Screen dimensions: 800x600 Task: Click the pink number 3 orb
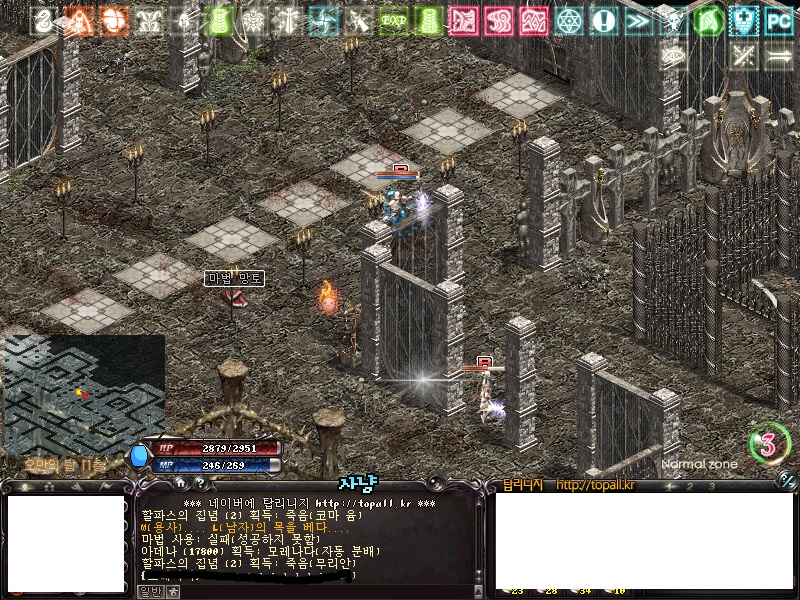pyautogui.click(x=769, y=445)
